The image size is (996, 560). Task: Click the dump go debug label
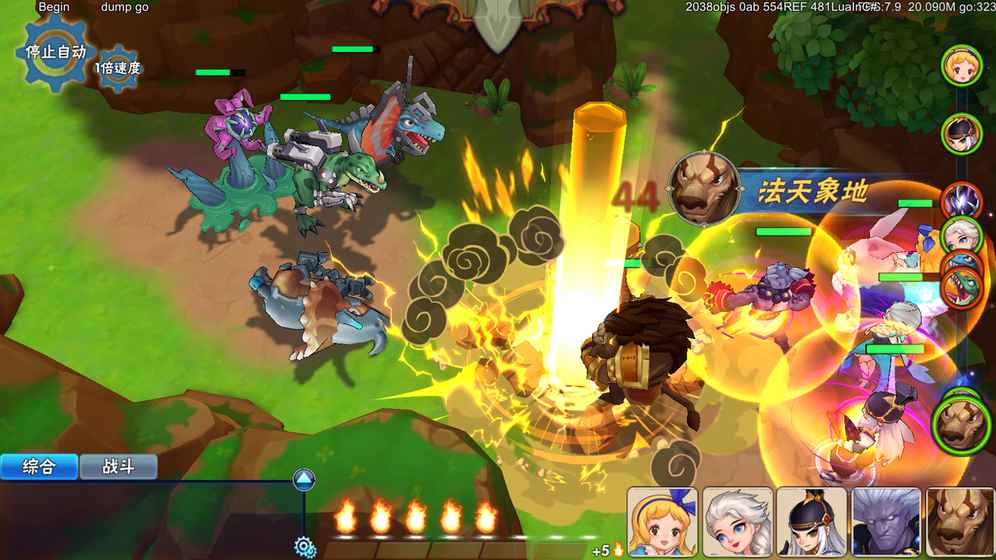(125, 7)
